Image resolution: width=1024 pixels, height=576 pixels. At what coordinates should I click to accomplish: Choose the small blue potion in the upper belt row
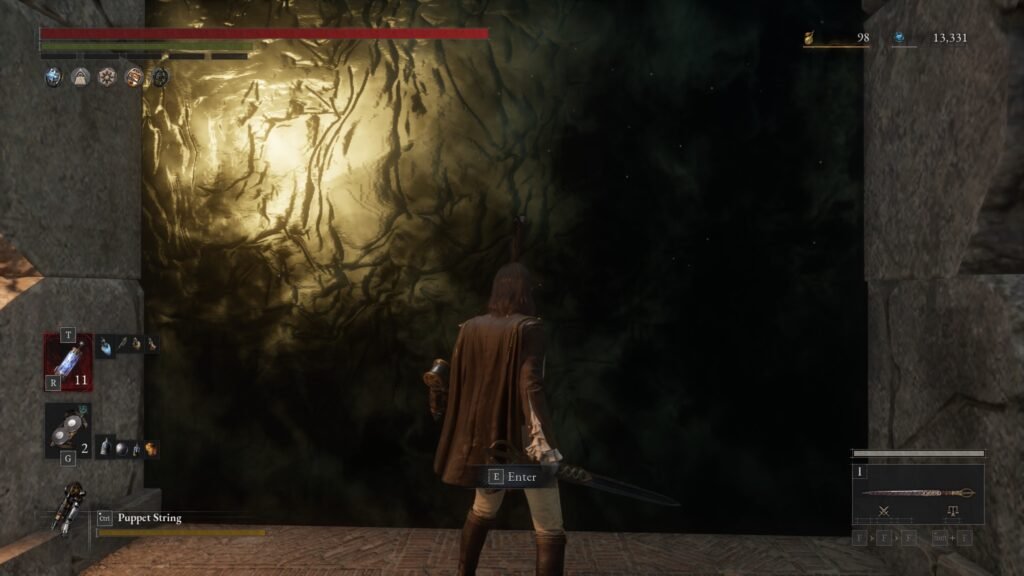106,344
